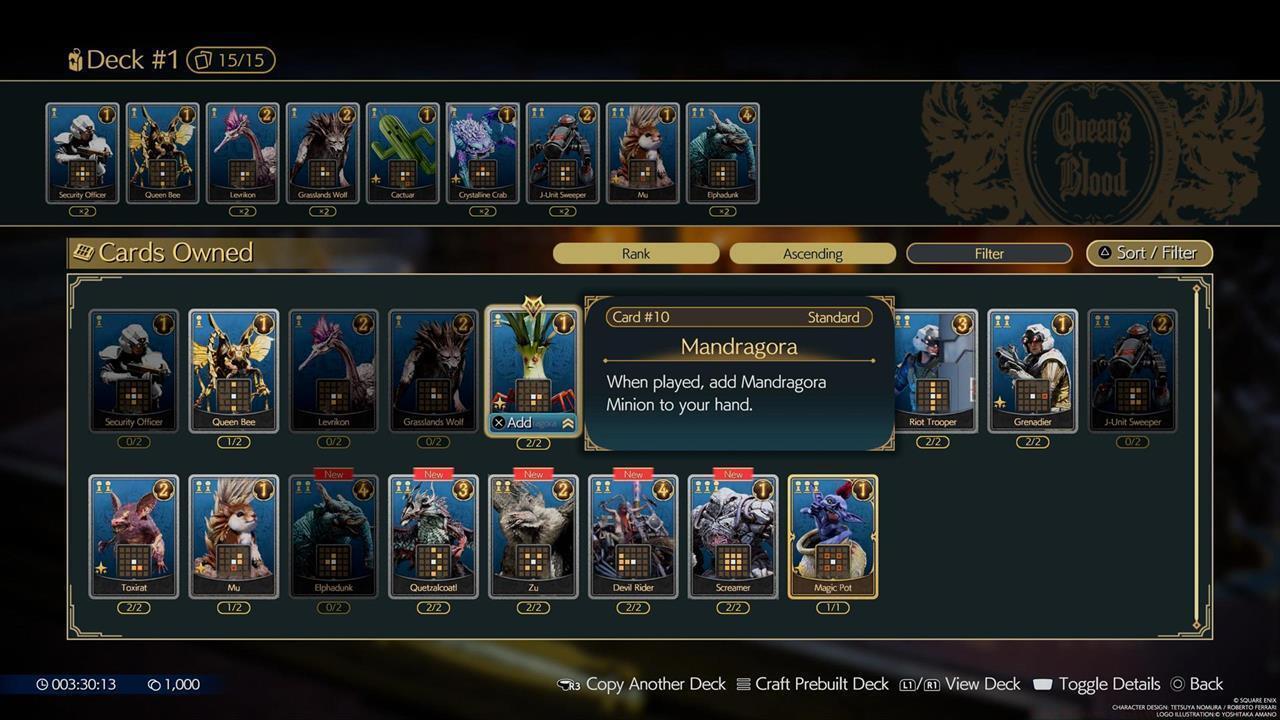1280x720 pixels.
Task: Select the Rank sorting category
Action: pos(636,253)
